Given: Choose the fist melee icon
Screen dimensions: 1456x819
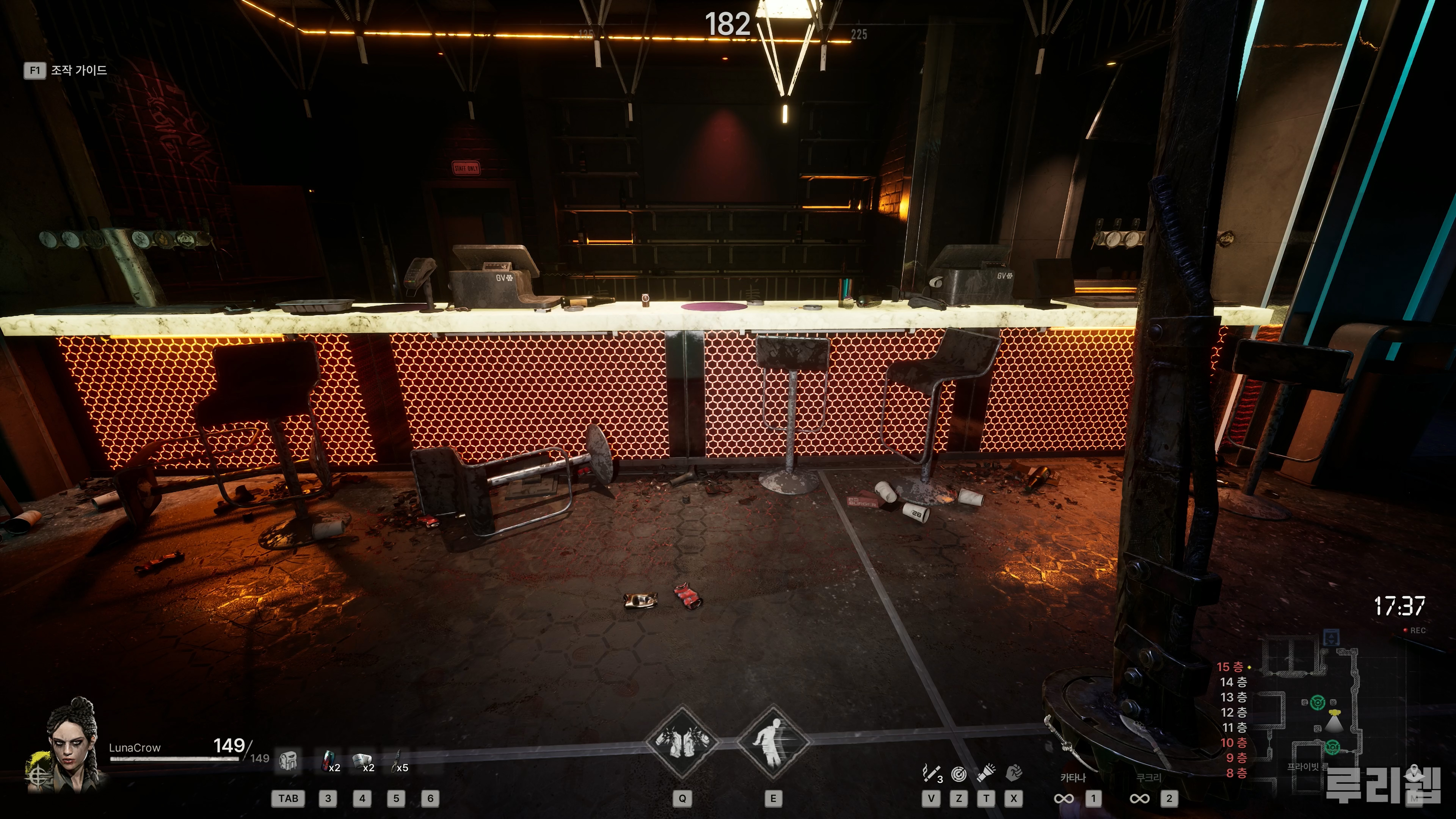Looking at the screenshot, I should (1014, 773).
